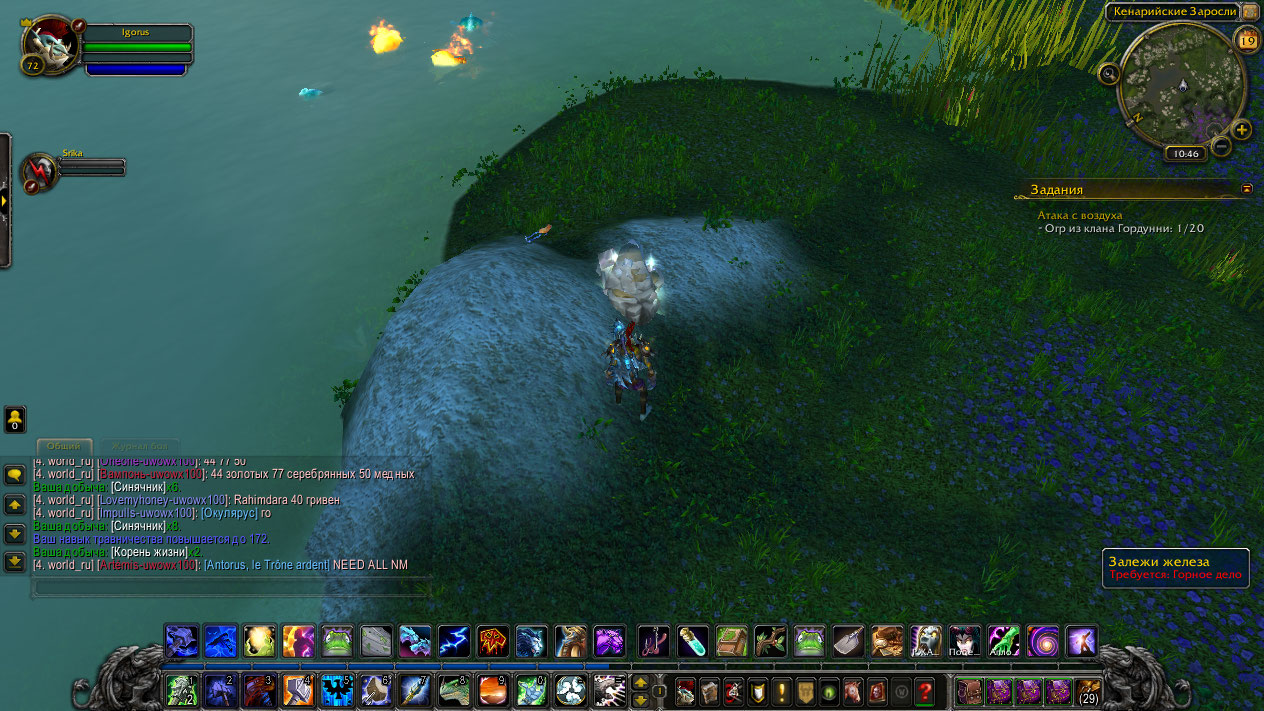Open the brown backpack
The height and width of the screenshot is (711, 1264).
click(969, 690)
